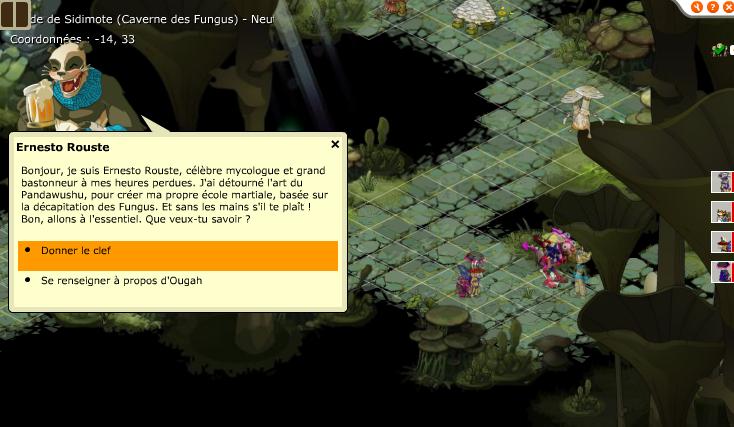Select the fourth party member portrait
The height and width of the screenshot is (427, 734).
(x=721, y=272)
